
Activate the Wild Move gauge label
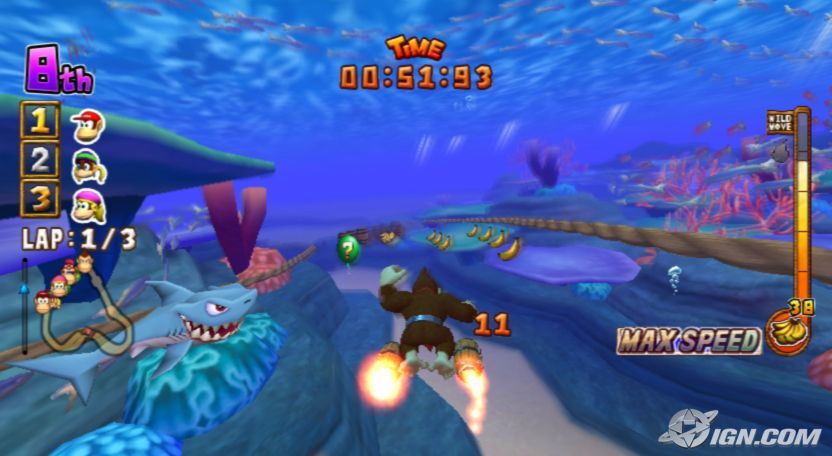click(779, 123)
